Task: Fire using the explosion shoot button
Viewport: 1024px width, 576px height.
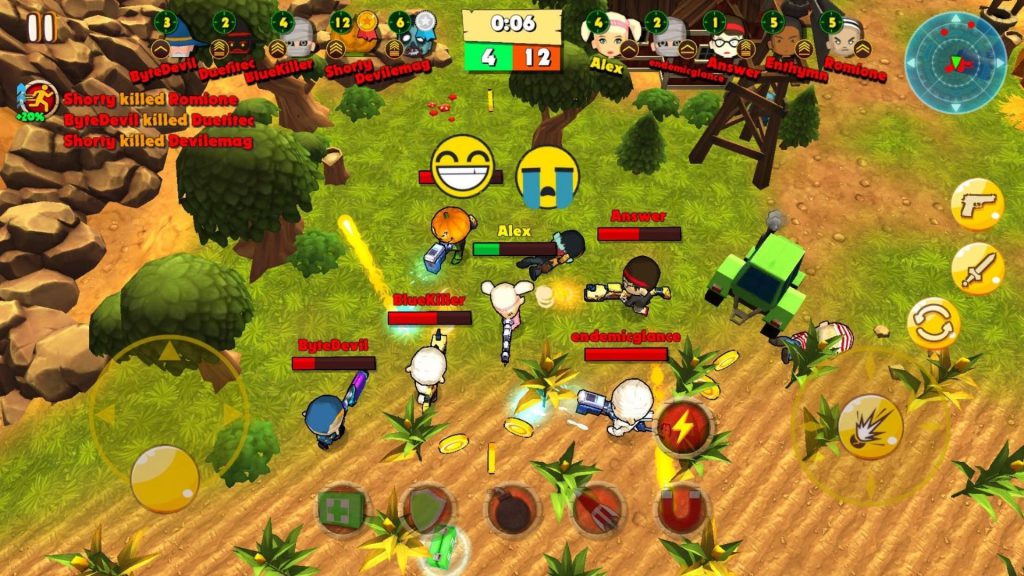Action: (x=871, y=427)
